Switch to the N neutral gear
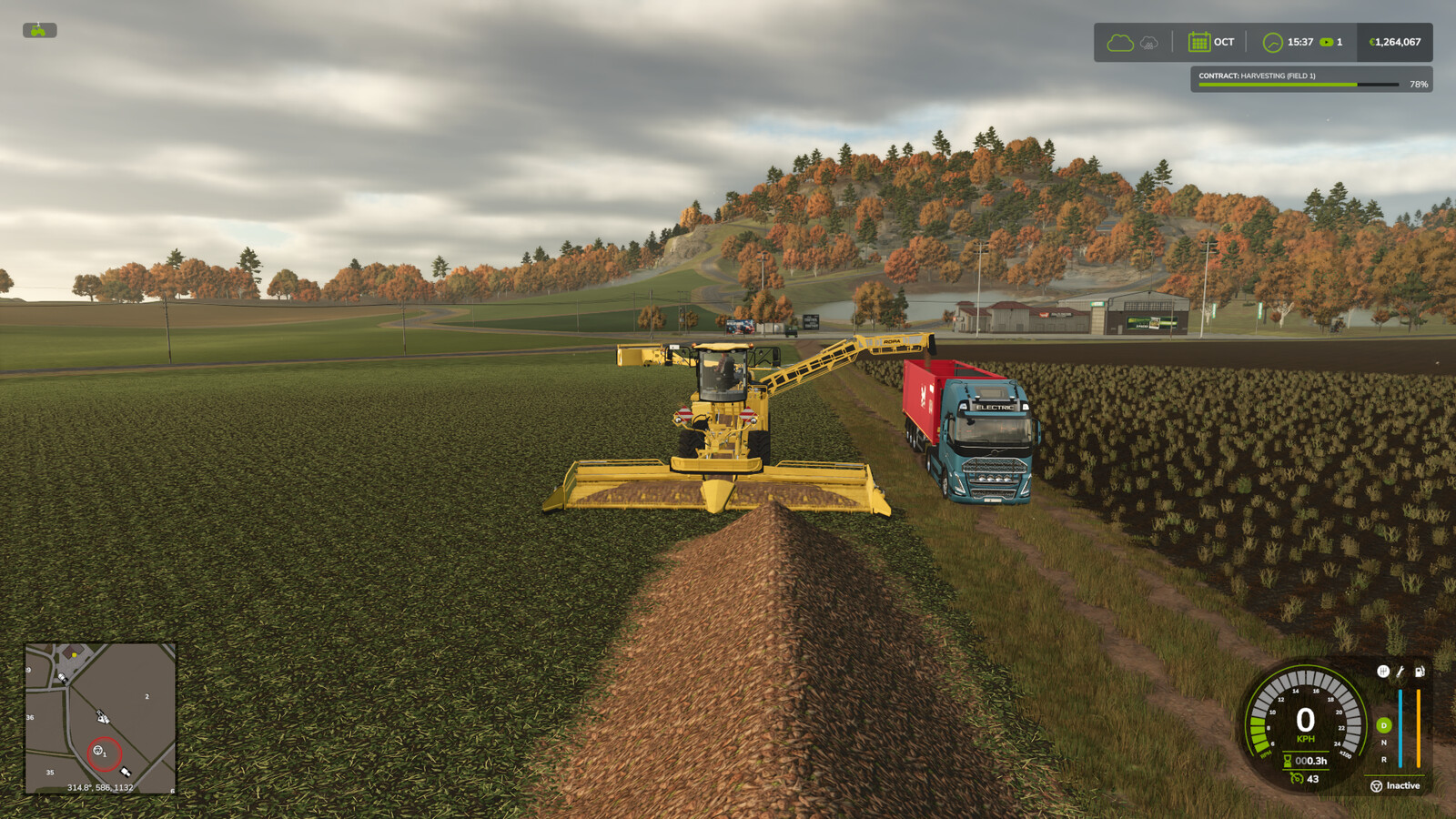This screenshot has height=819, width=1456. (x=1383, y=743)
